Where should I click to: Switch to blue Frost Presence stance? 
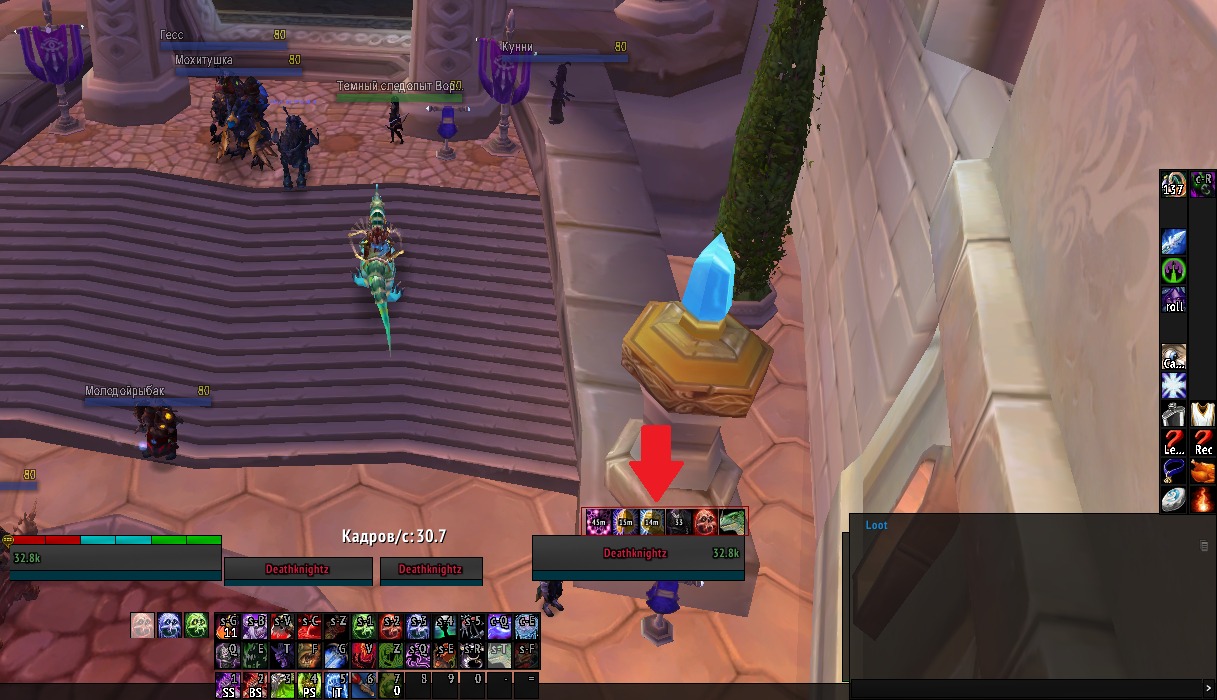(x=170, y=626)
